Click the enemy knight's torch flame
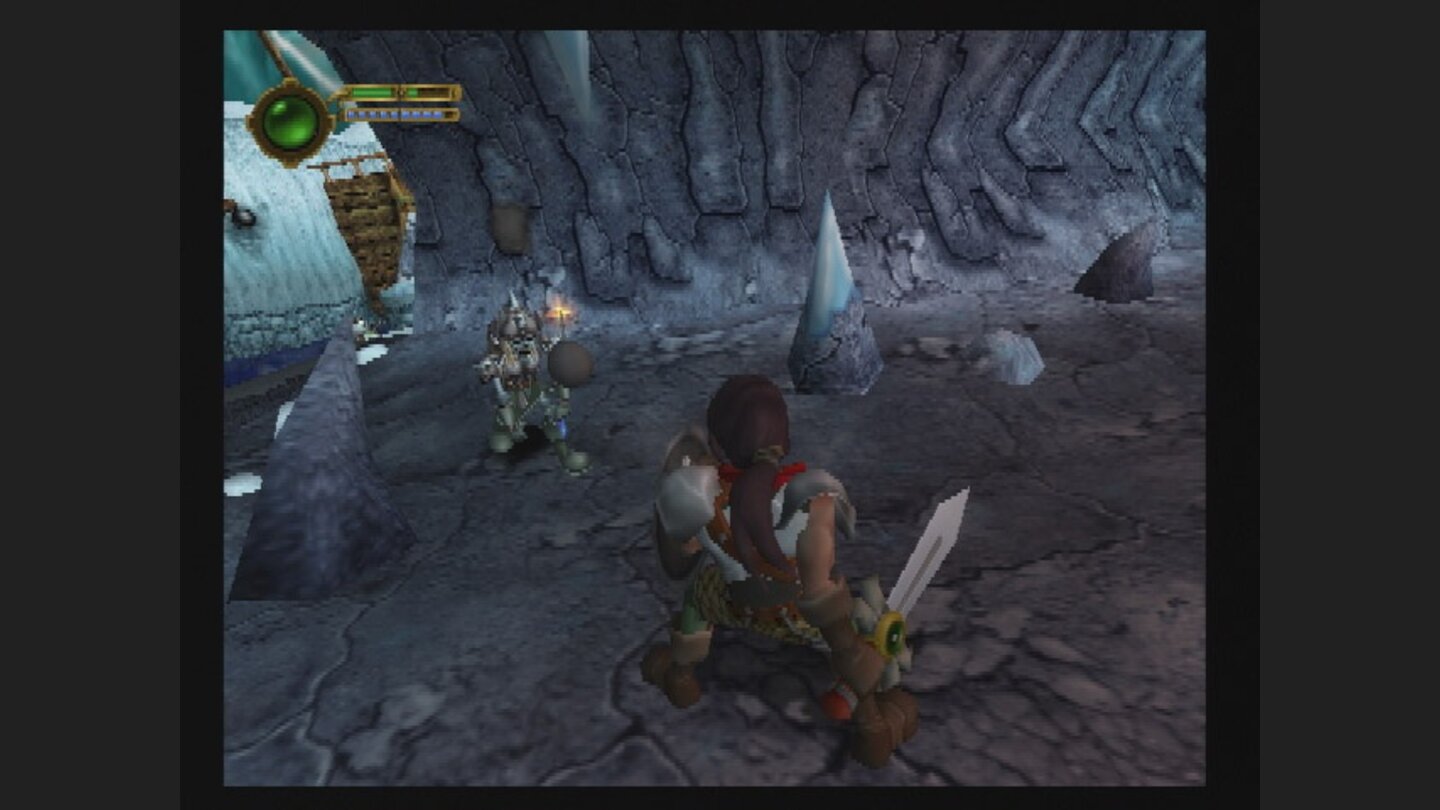Screen dimensions: 1440x810 tap(560, 308)
